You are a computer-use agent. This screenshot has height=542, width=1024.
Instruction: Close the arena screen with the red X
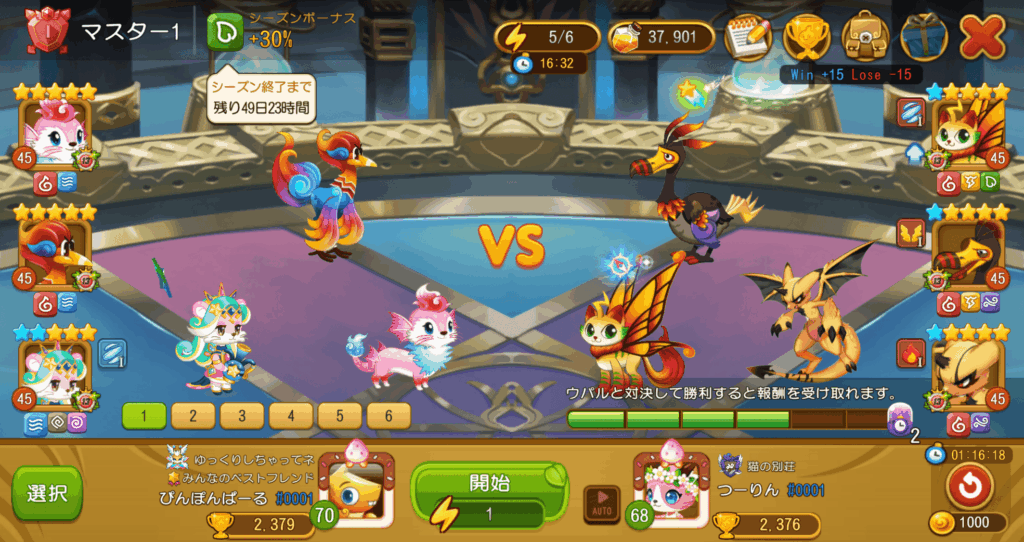[x=981, y=37]
